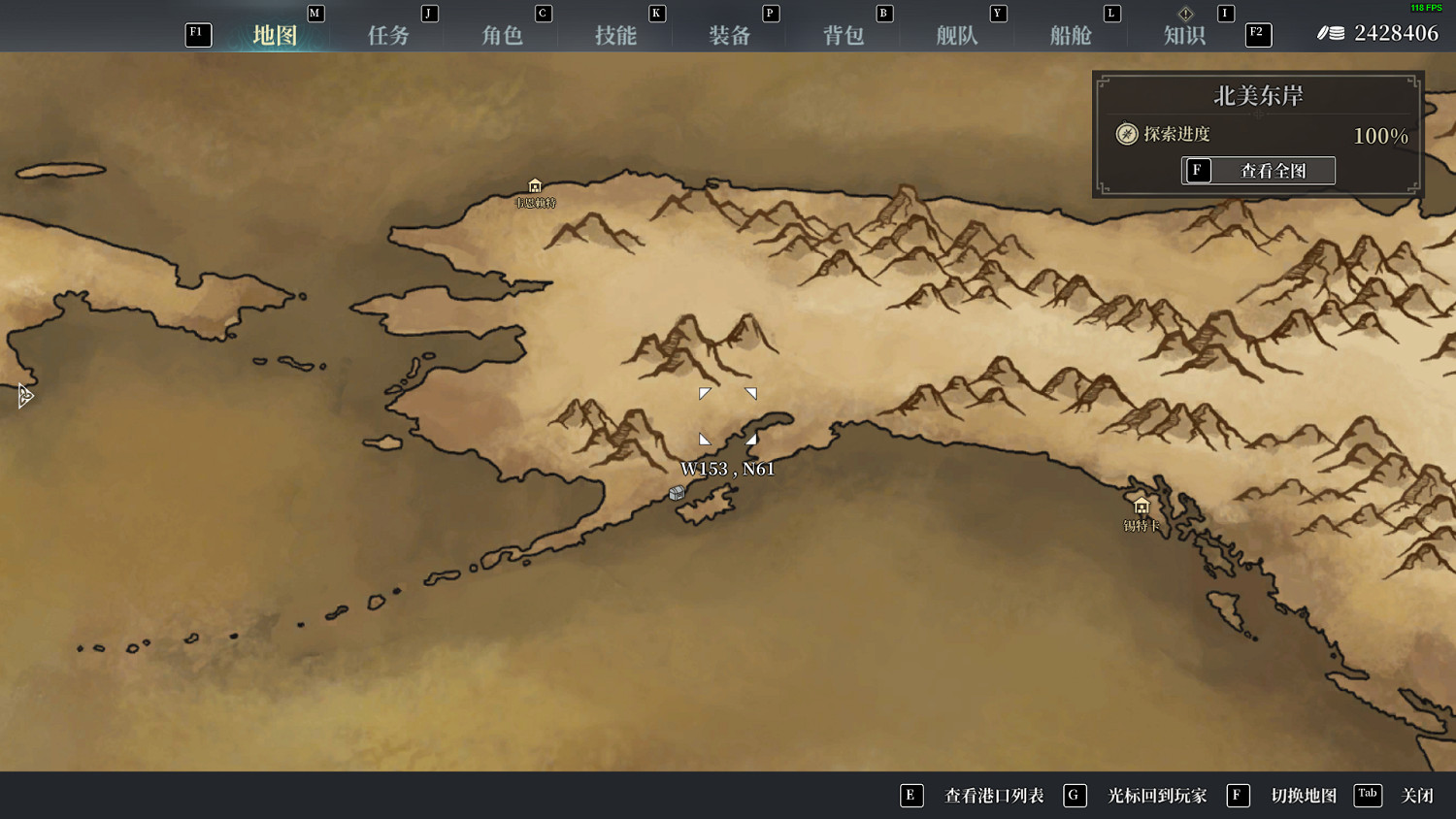The image size is (1456, 819).
Task: Click the diamond emblem icon between 知识 and F2
Action: click(x=1185, y=14)
